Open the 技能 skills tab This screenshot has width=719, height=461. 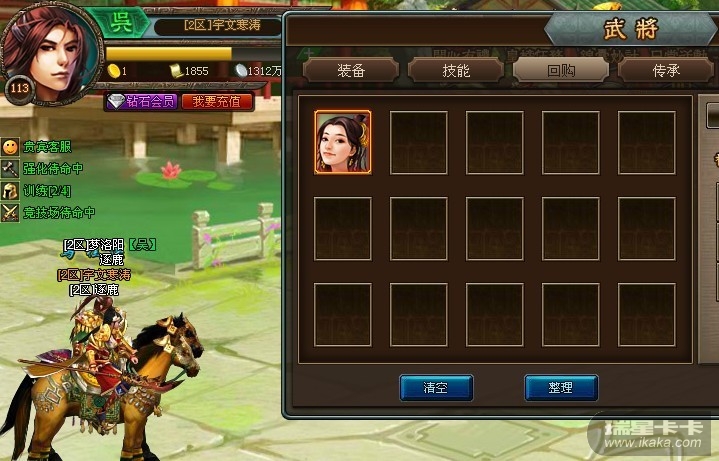coord(455,70)
